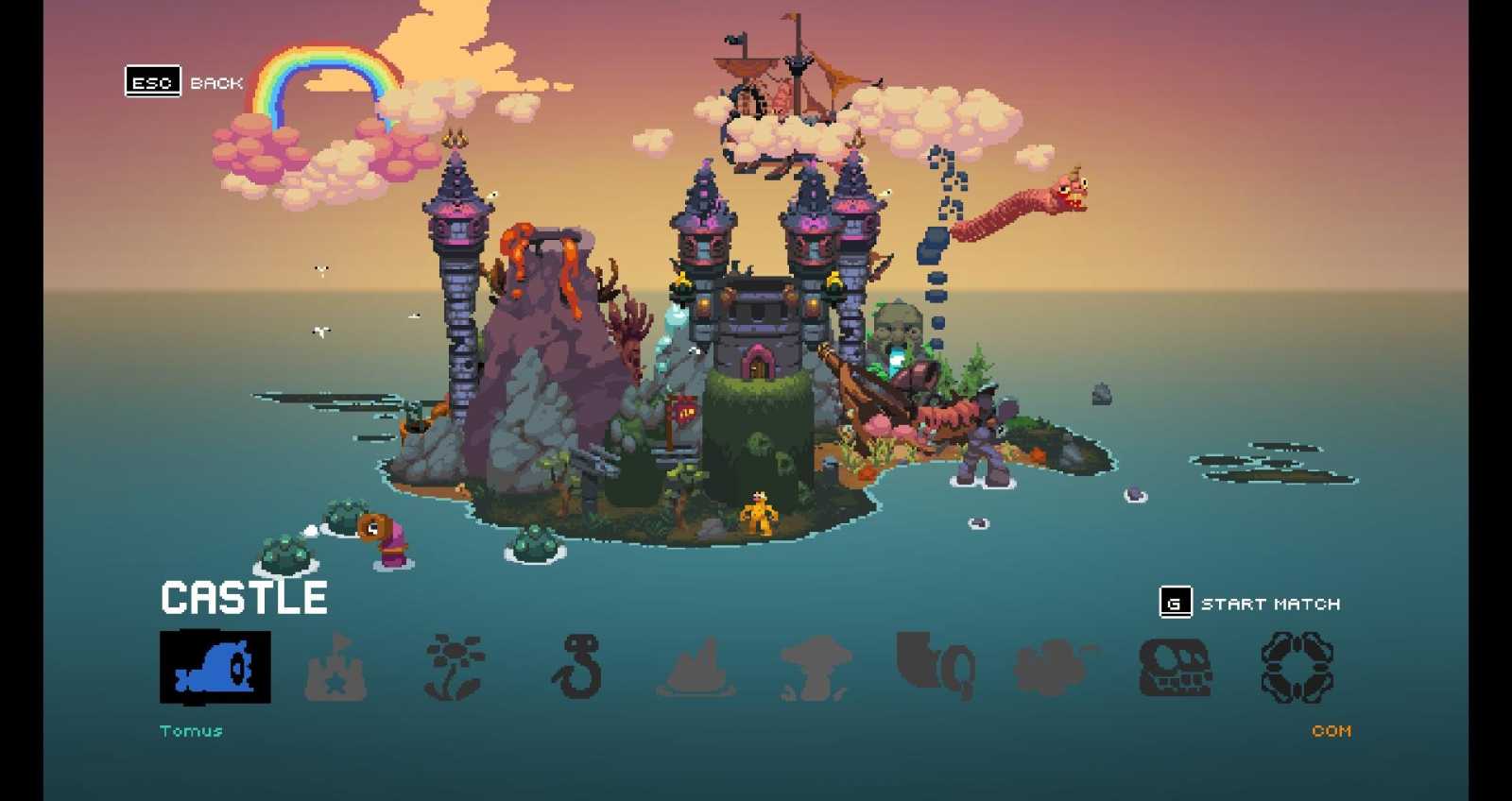Select the clouds map icon
The image size is (1512, 801).
1052,669
